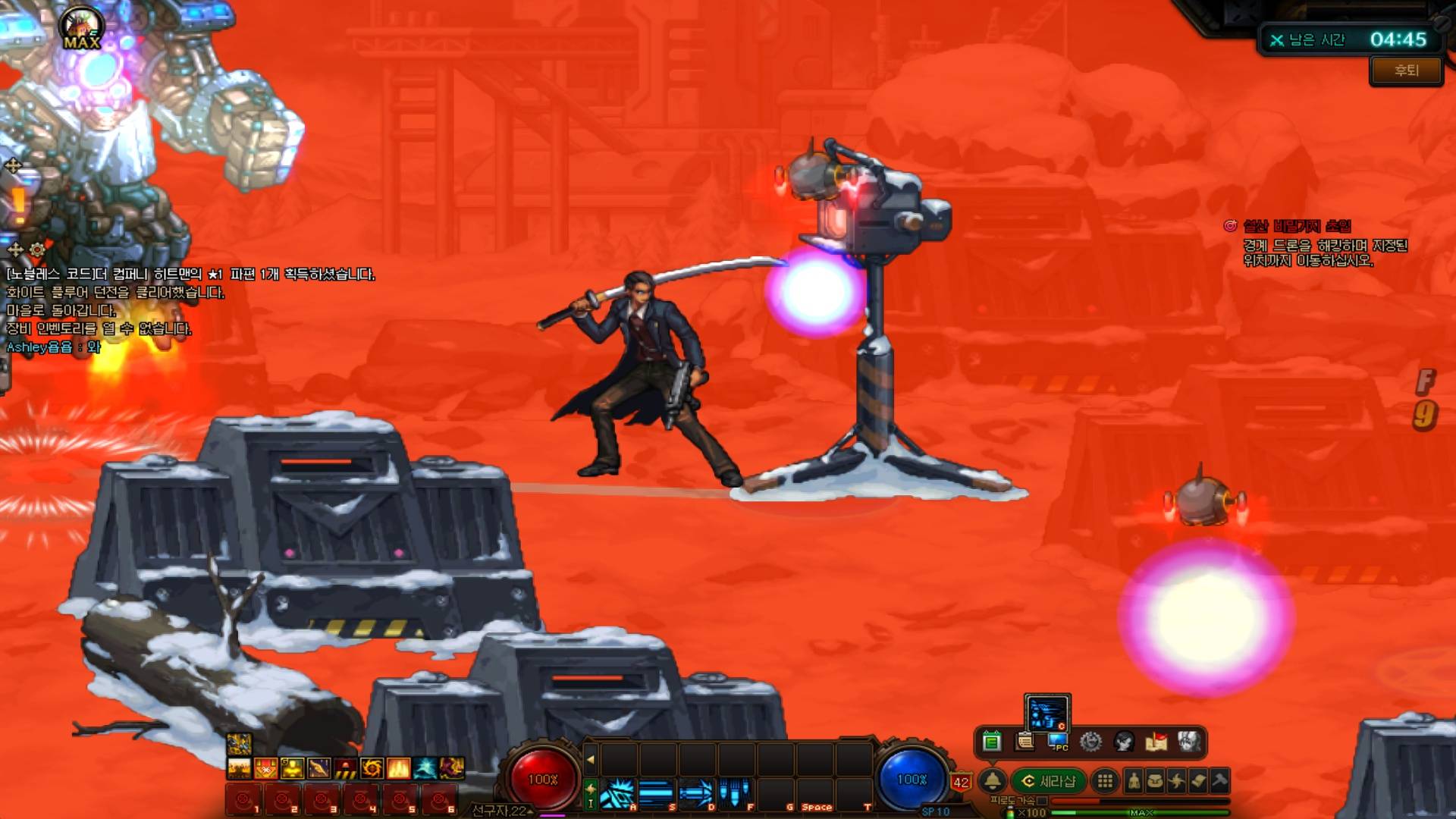Open the clipboard list icon

[1025, 741]
